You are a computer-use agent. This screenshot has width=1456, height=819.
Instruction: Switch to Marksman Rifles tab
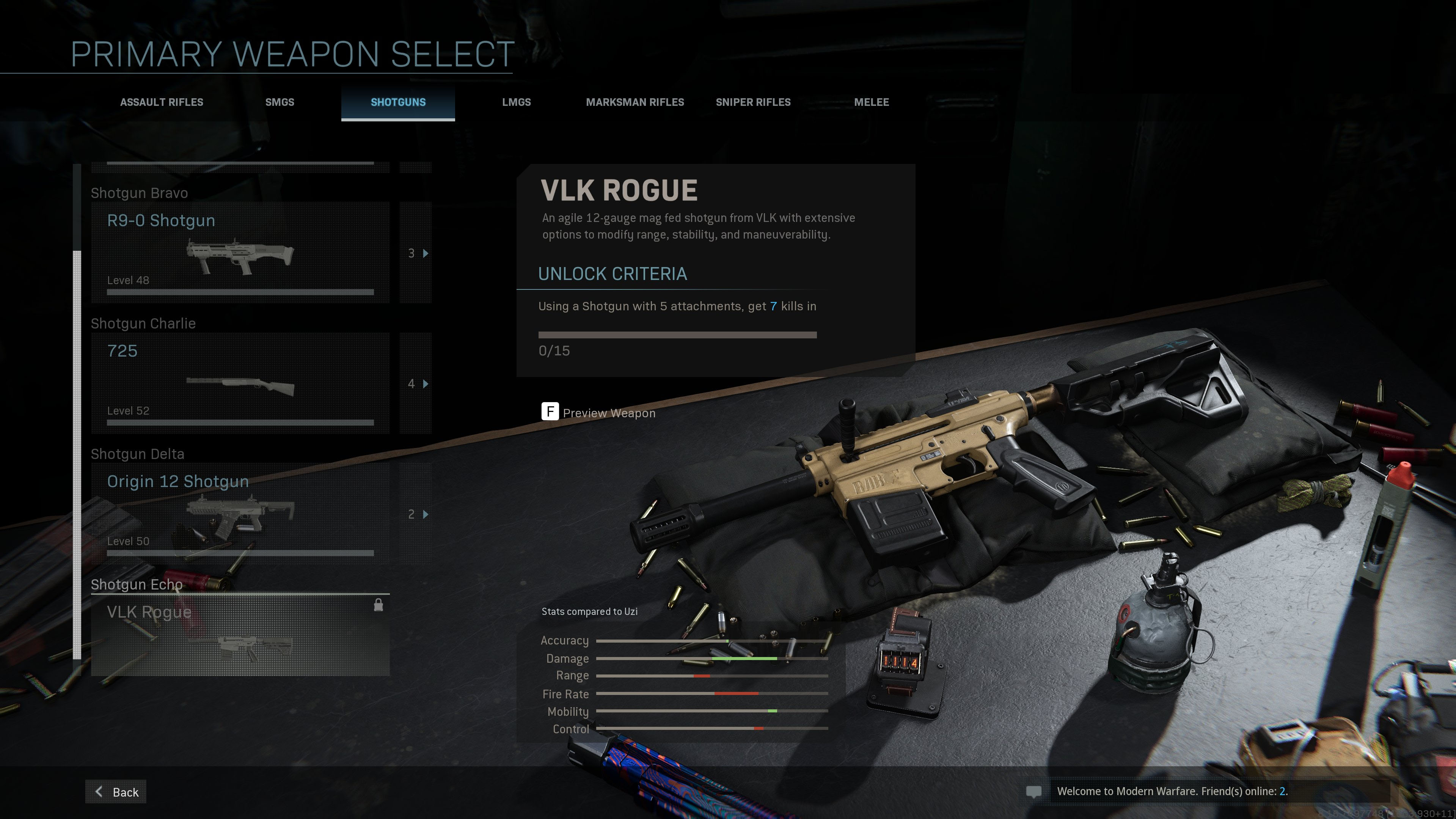point(635,102)
